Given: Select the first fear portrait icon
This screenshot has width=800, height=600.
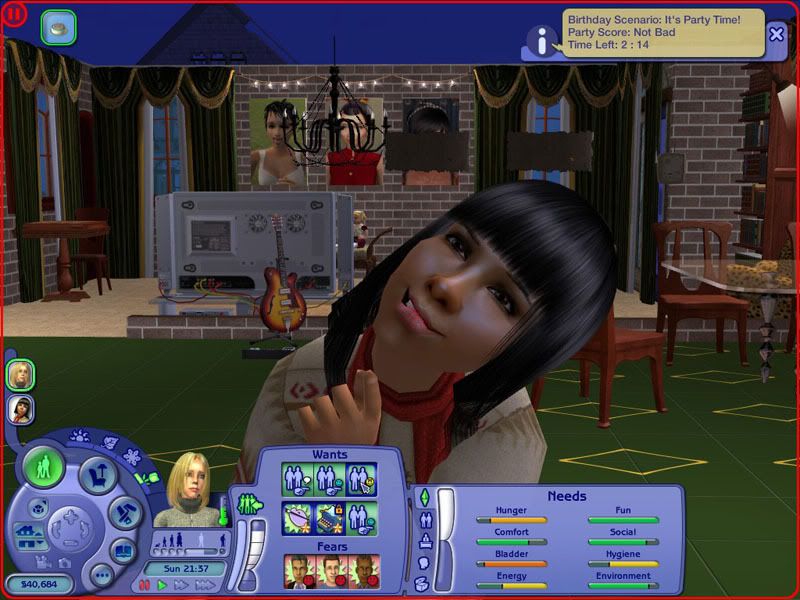Looking at the screenshot, I should tap(298, 571).
